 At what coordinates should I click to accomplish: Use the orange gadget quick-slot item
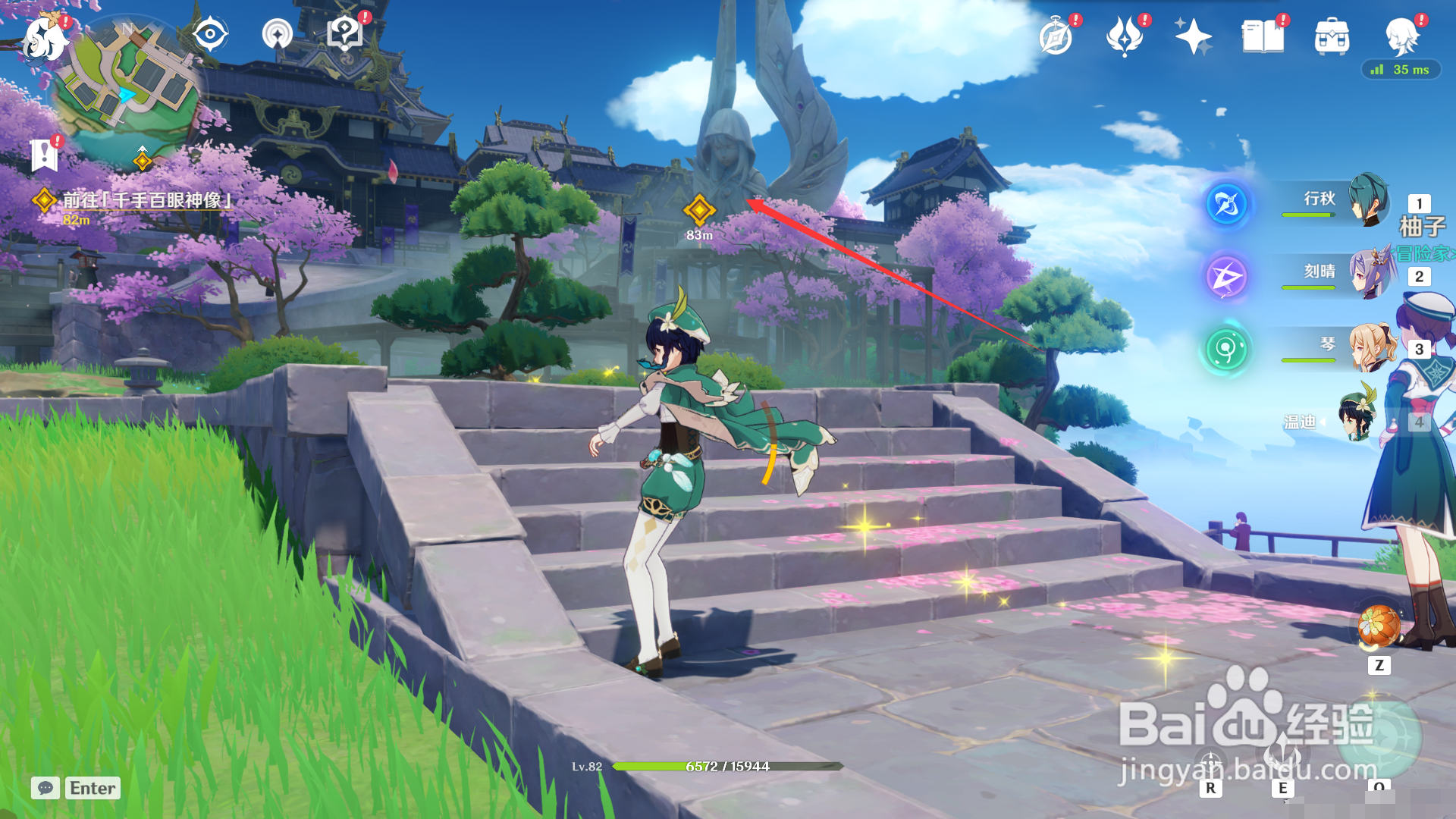1379,626
